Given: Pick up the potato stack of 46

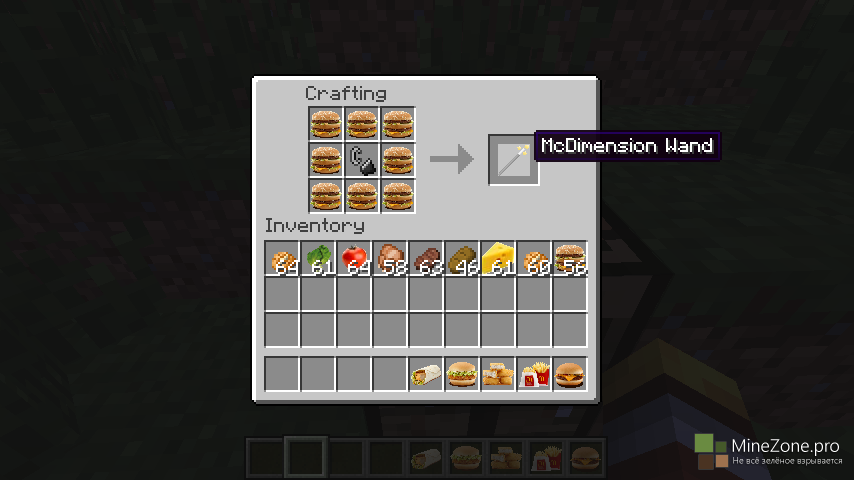Looking at the screenshot, I should point(462,258).
